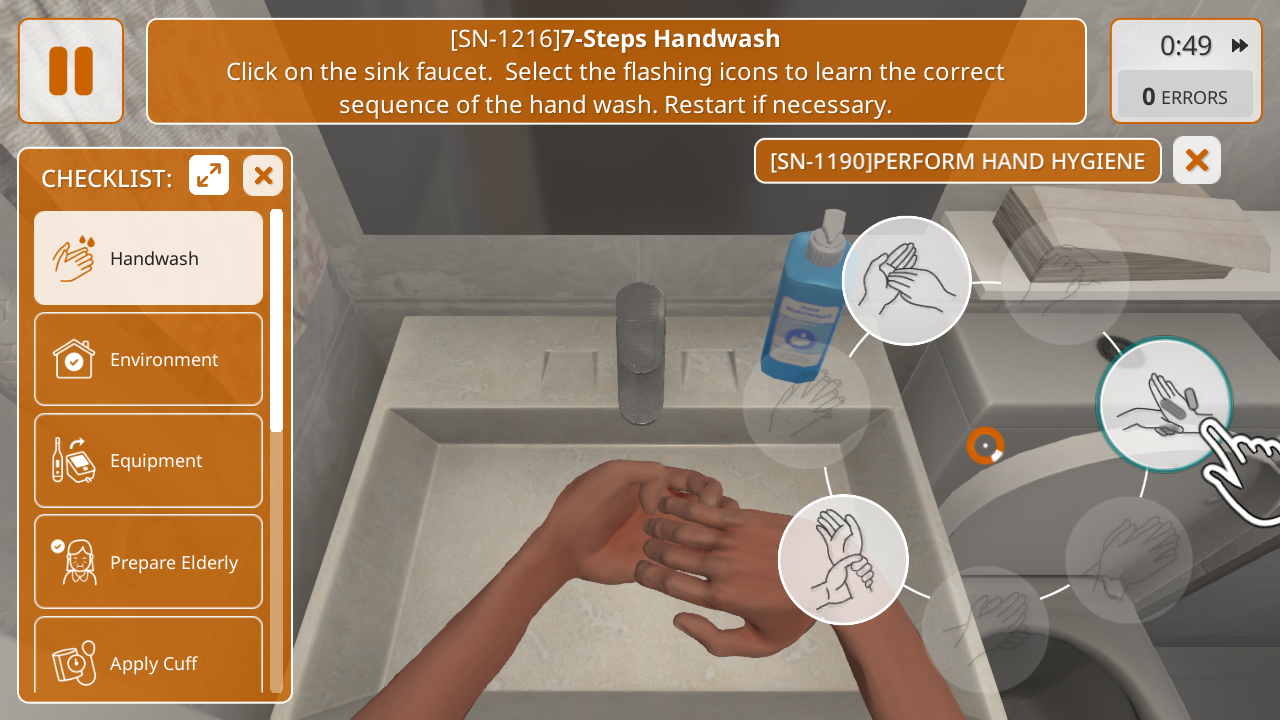1280x720 pixels.
Task: Select Handwash in the checklist
Action: pos(148,258)
